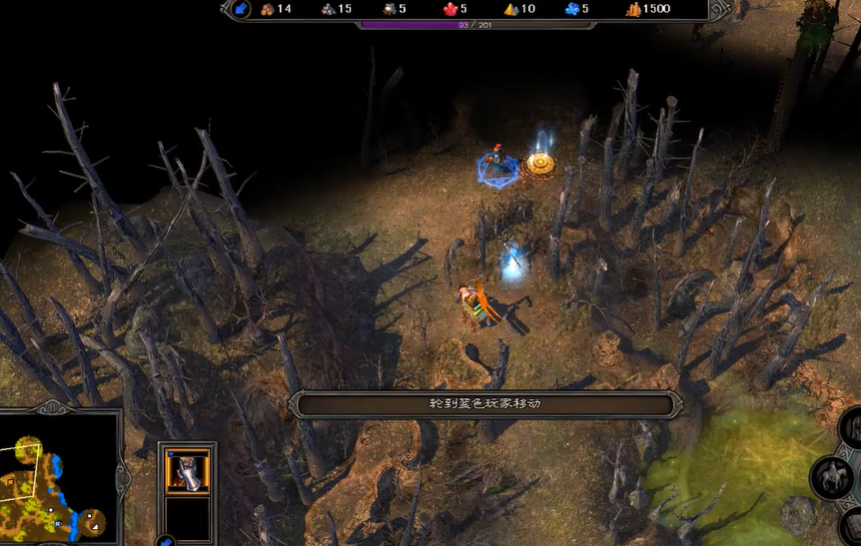Click the gold resource icon
Viewport: 861px width, 546px height.
pos(633,10)
